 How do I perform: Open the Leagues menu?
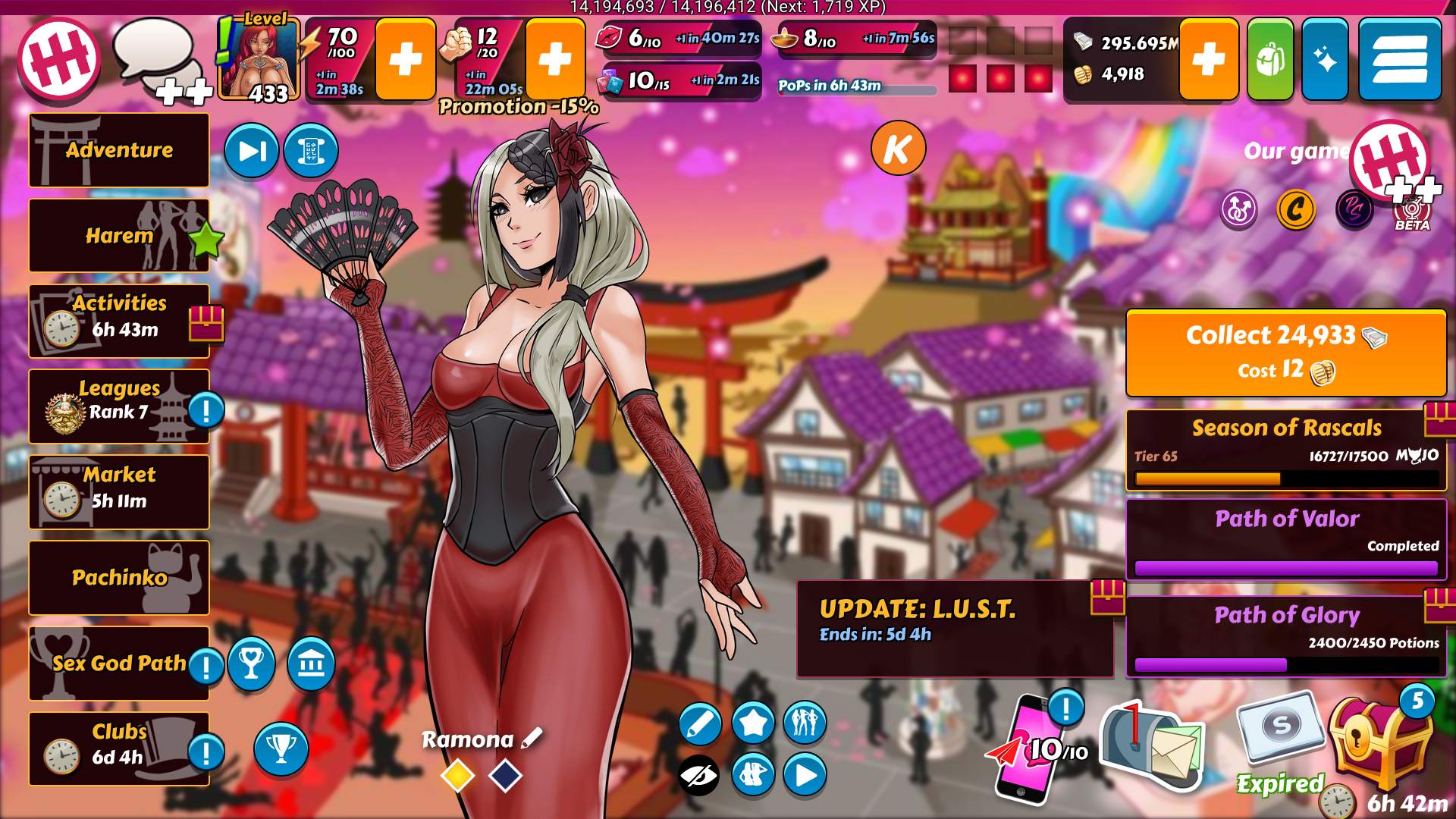119,406
